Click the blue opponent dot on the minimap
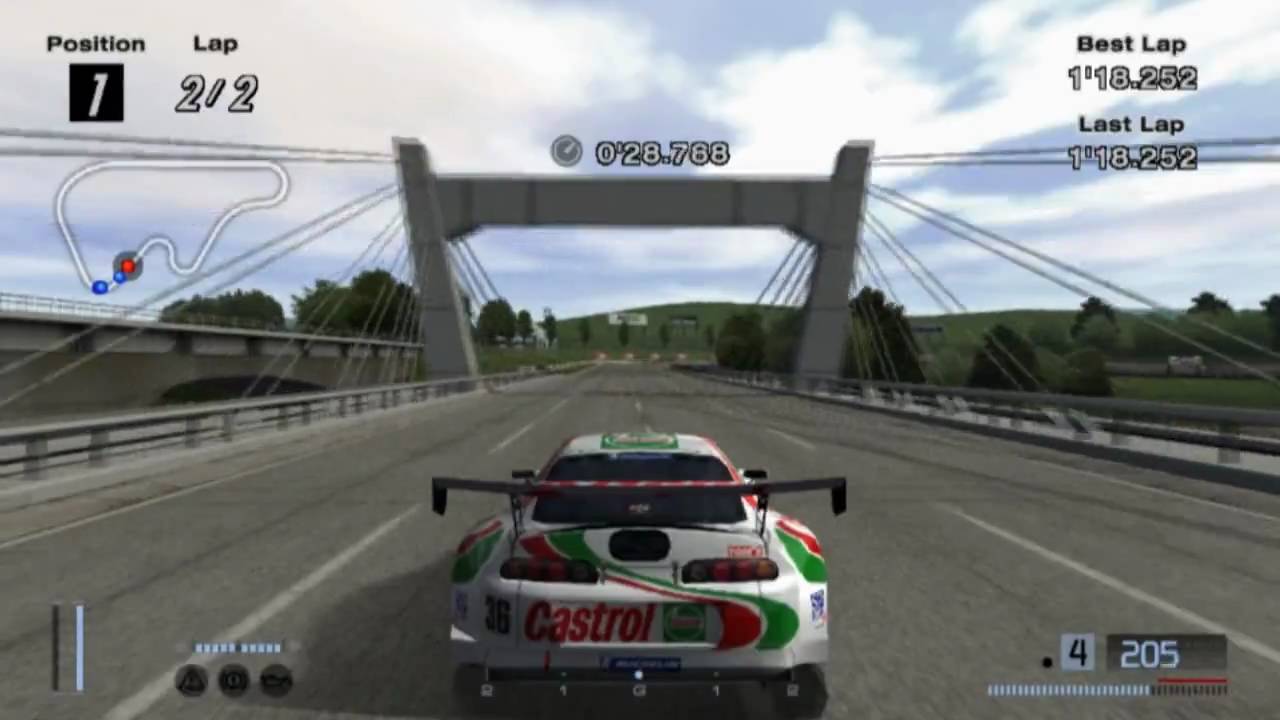 (99, 286)
